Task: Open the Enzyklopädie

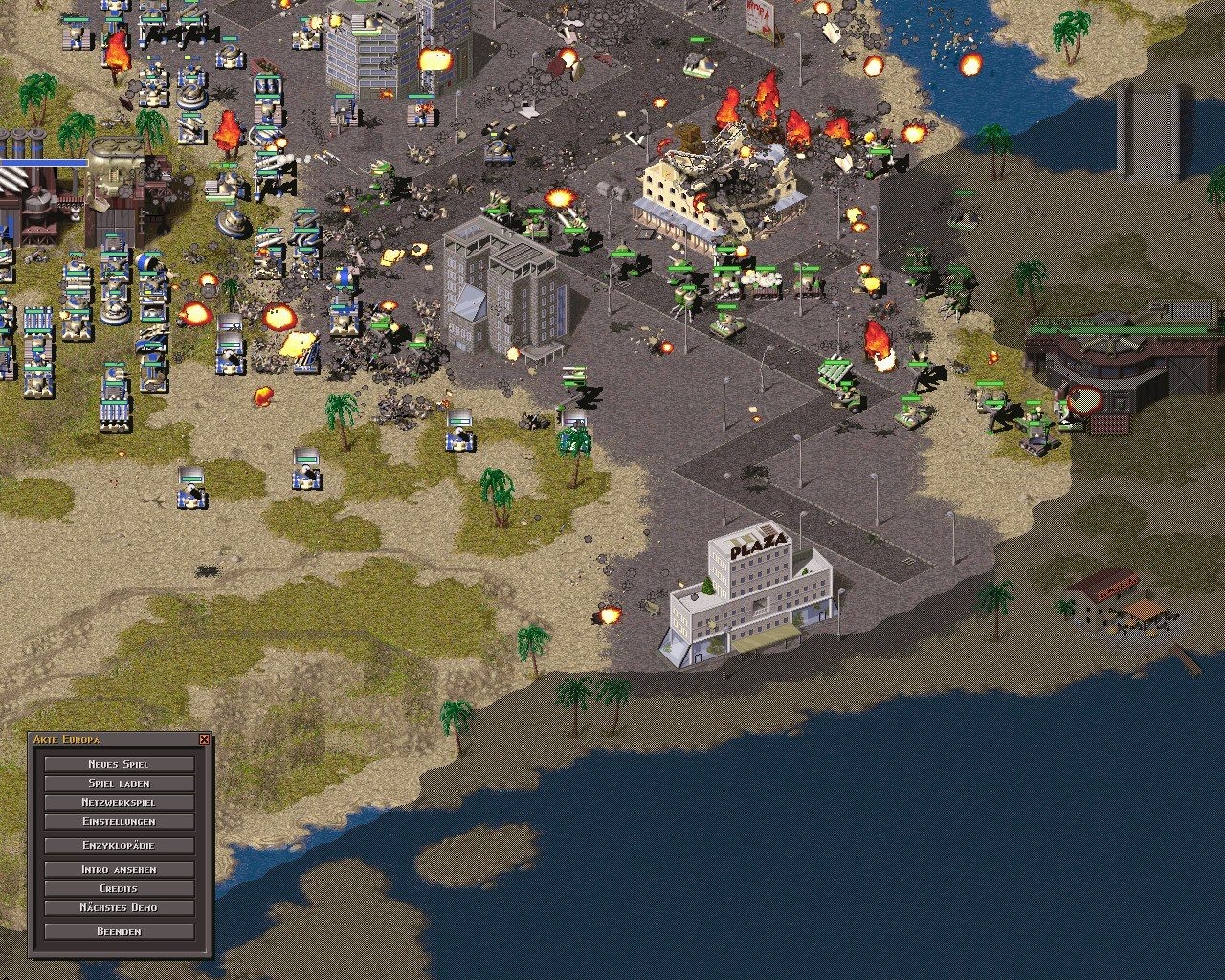Action: tap(119, 845)
